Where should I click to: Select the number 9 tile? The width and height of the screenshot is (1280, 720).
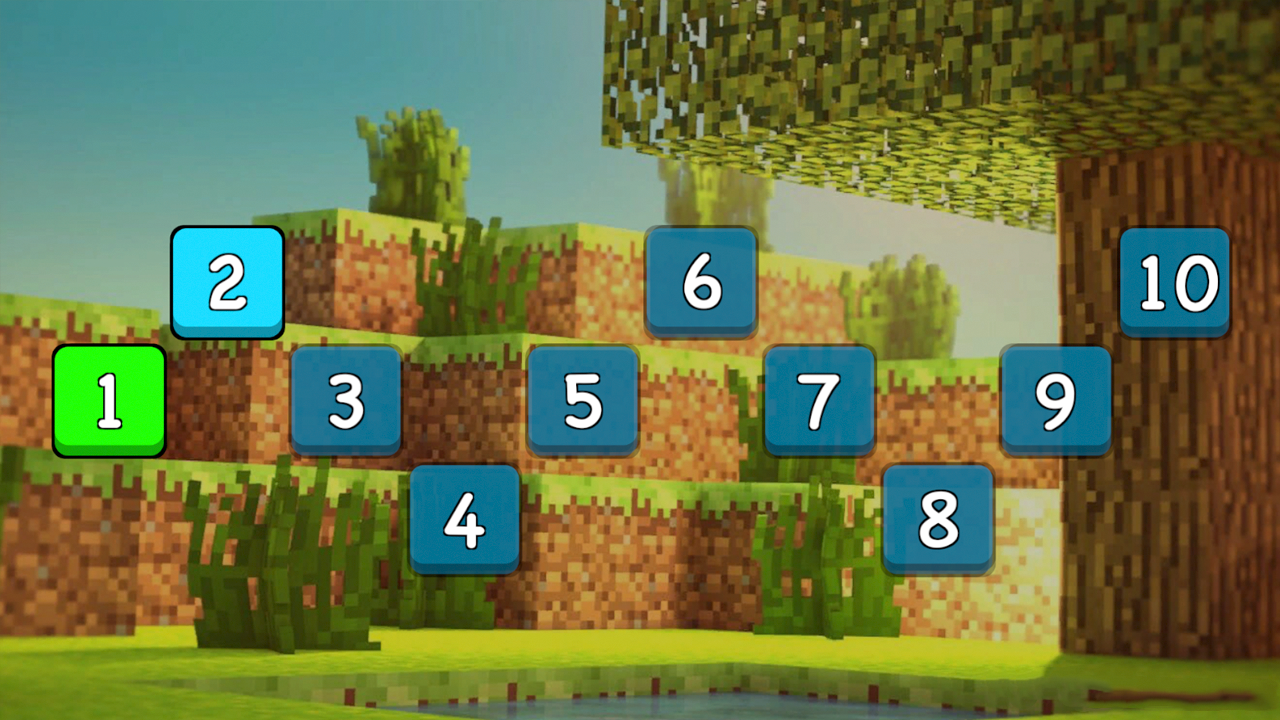[1055, 400]
